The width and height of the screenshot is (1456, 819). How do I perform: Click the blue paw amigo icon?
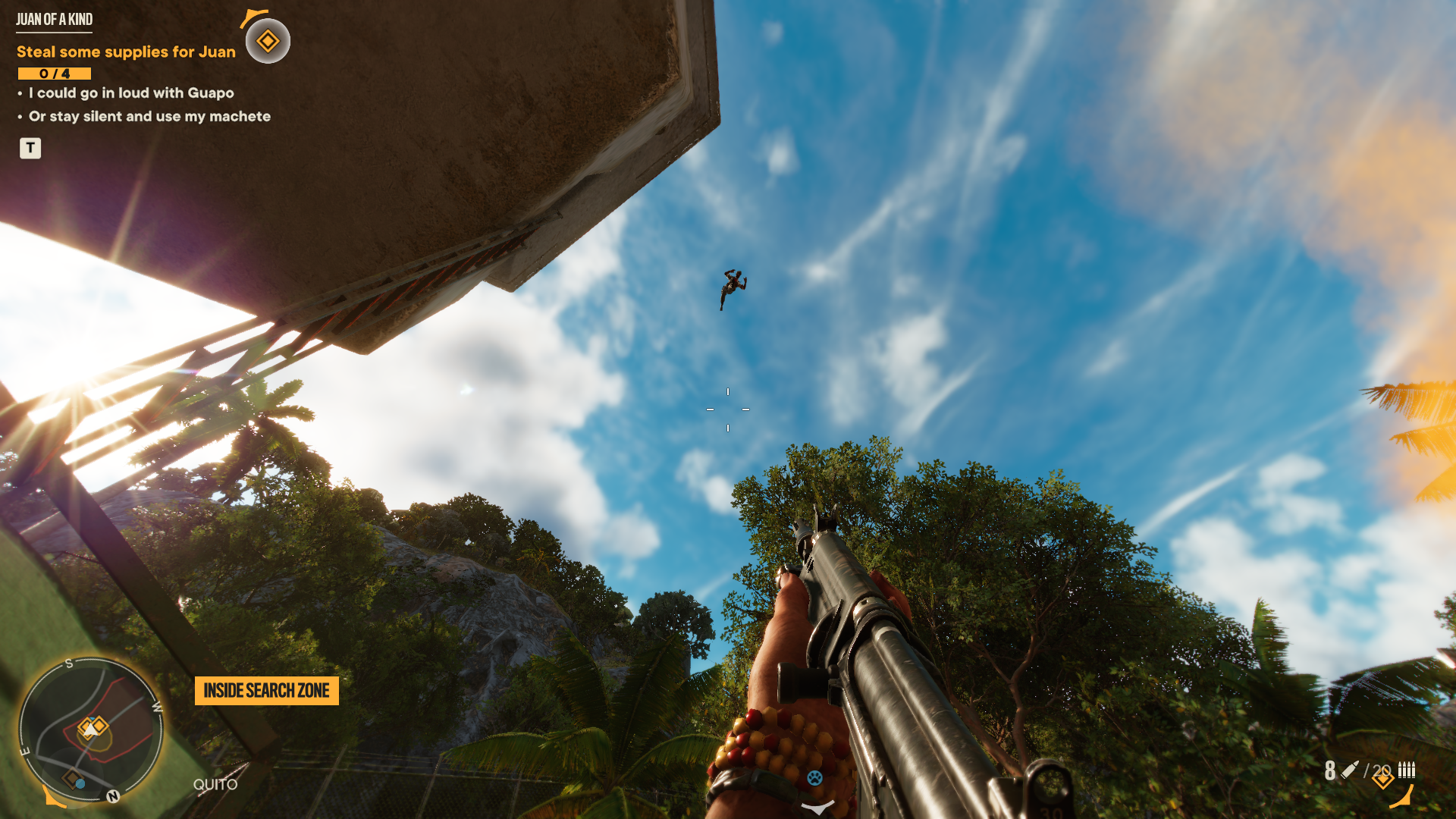(x=814, y=777)
